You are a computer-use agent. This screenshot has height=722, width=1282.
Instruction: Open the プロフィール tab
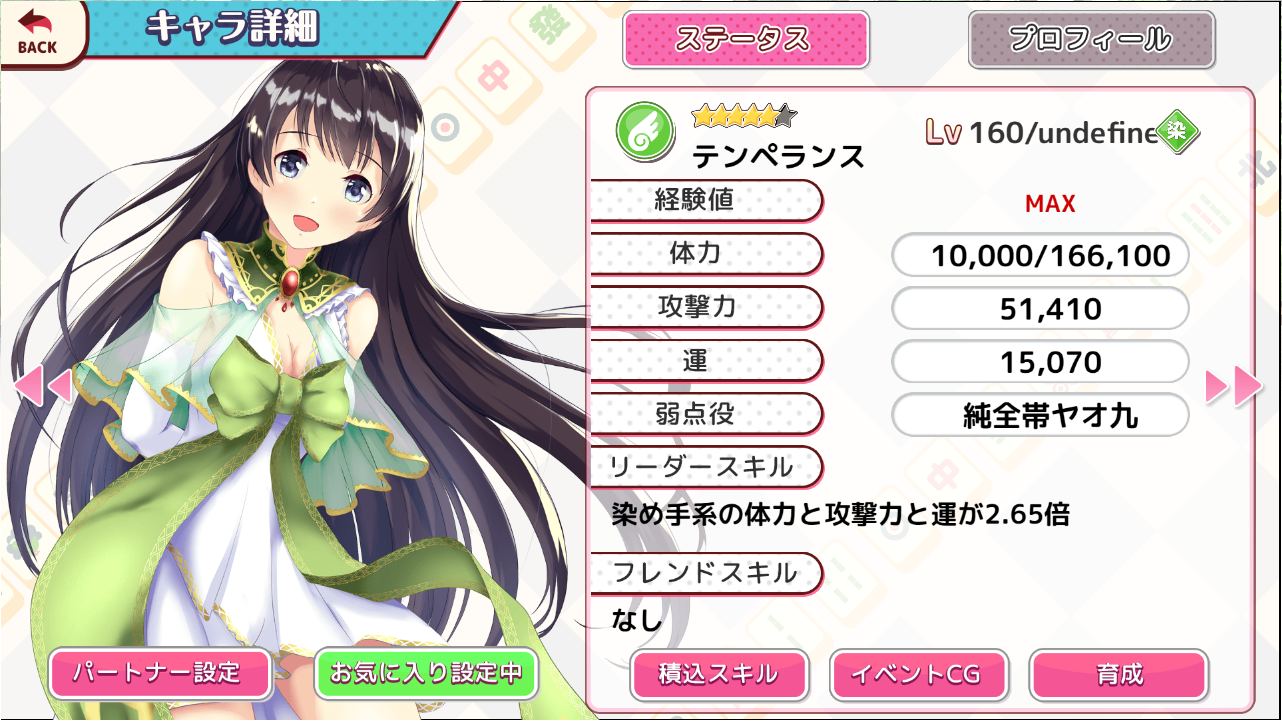(x=1091, y=40)
